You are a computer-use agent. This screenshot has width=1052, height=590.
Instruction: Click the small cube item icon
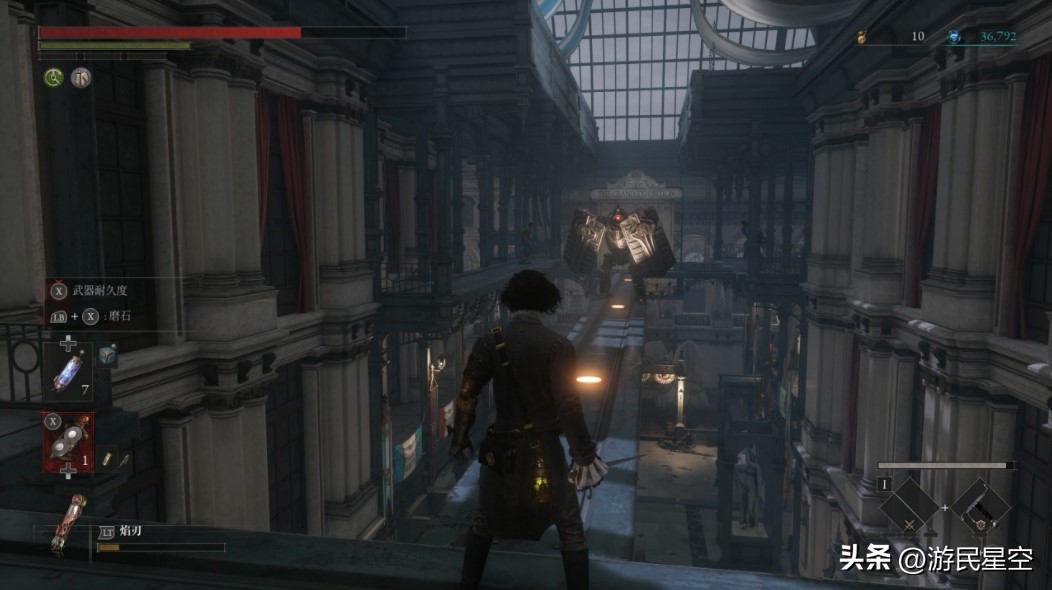pos(107,355)
